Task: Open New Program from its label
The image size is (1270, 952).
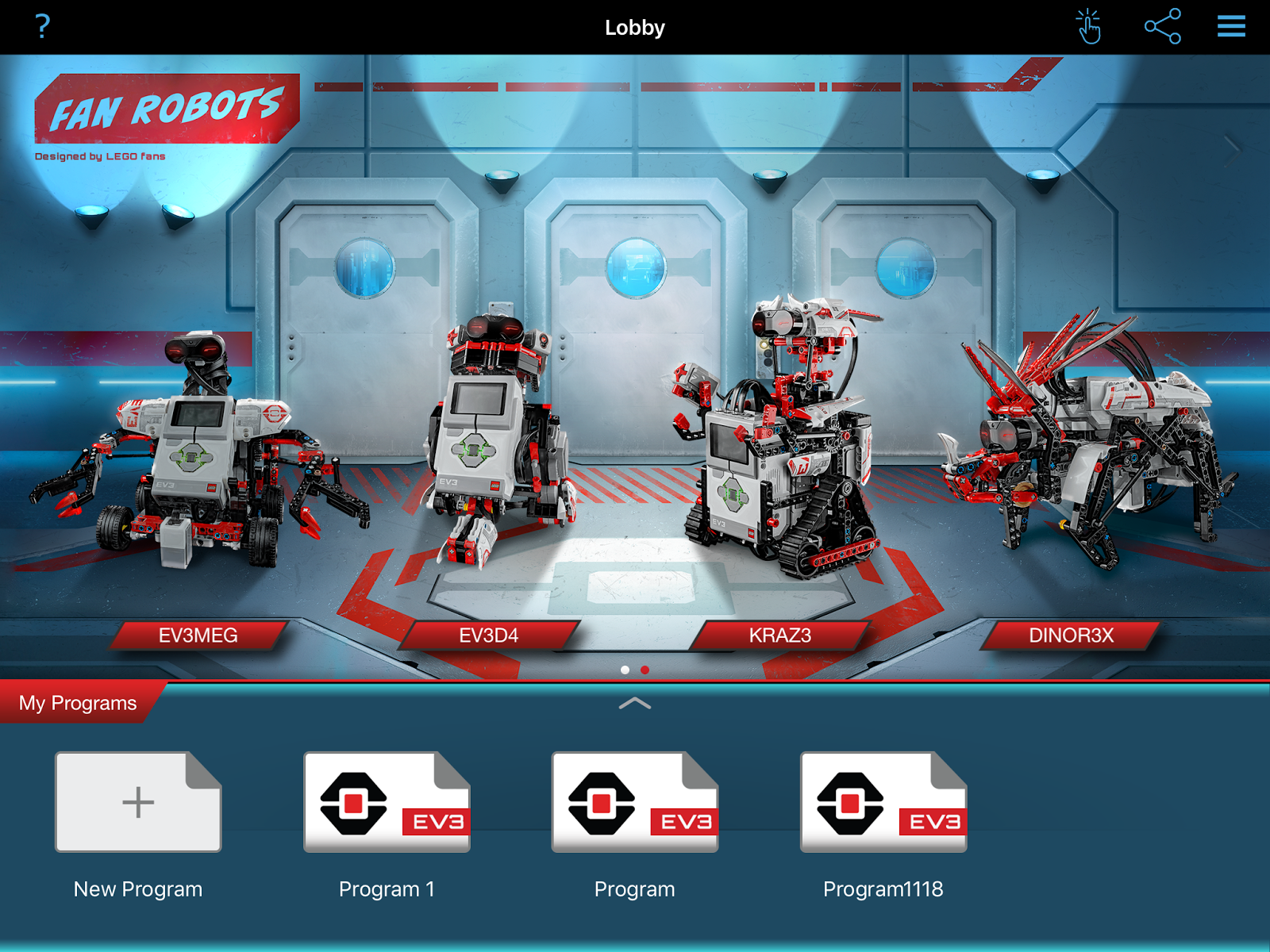Action: point(137,889)
